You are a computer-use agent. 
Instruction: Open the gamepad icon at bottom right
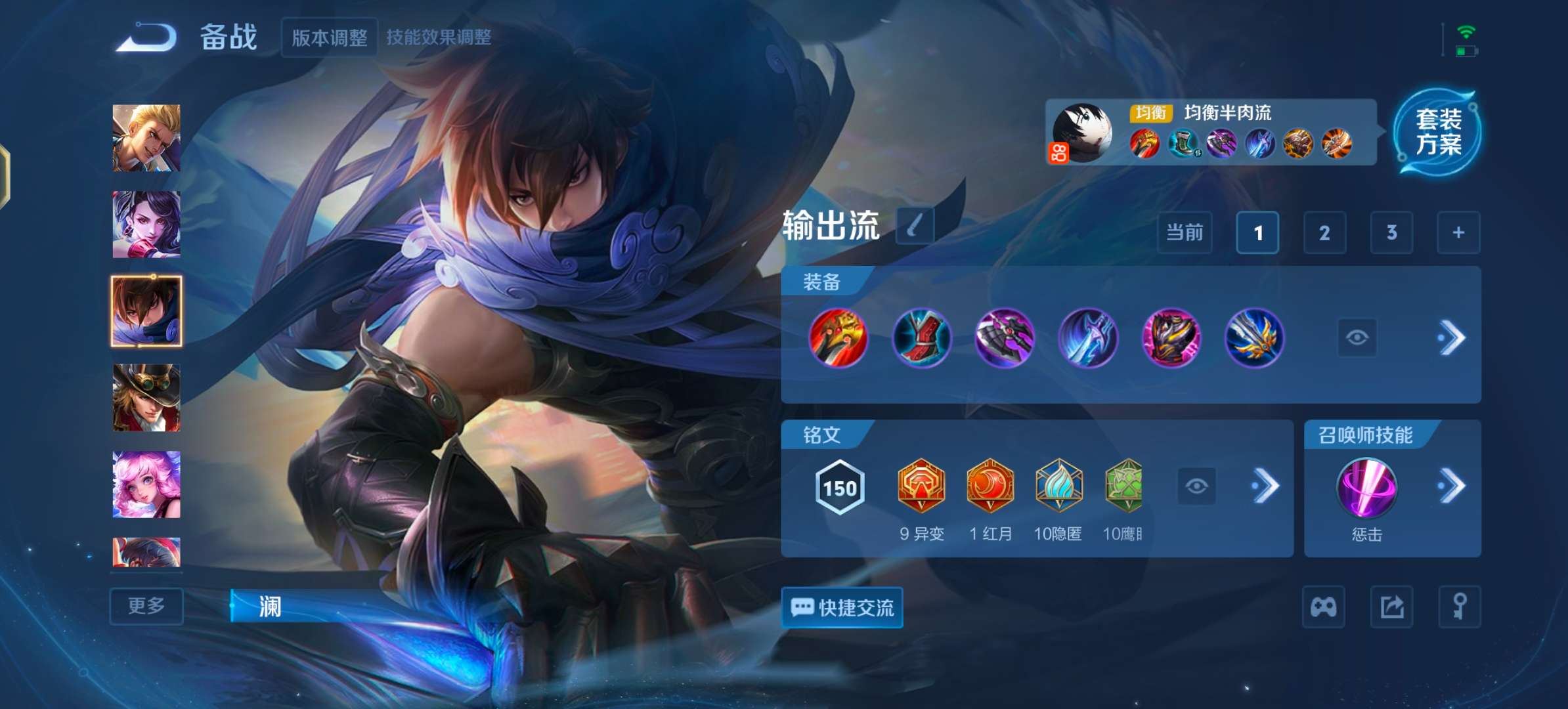pyautogui.click(x=1324, y=607)
